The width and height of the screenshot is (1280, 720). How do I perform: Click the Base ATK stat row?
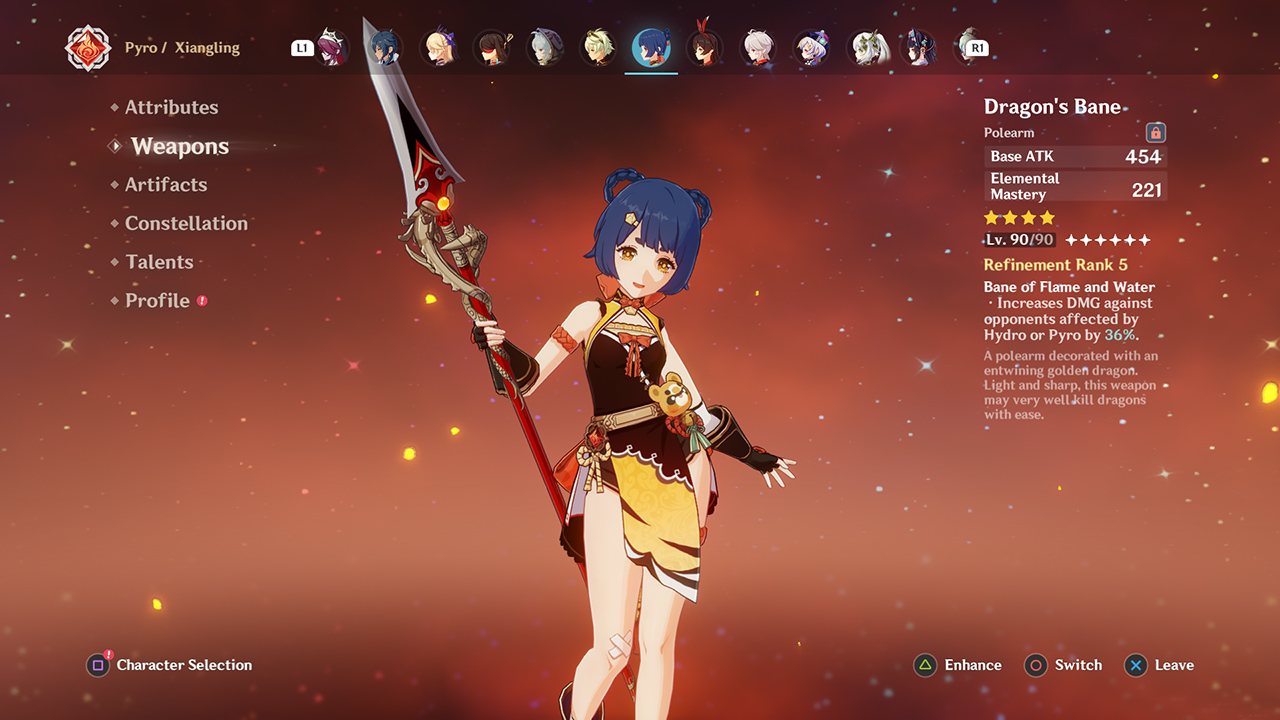tap(1075, 156)
